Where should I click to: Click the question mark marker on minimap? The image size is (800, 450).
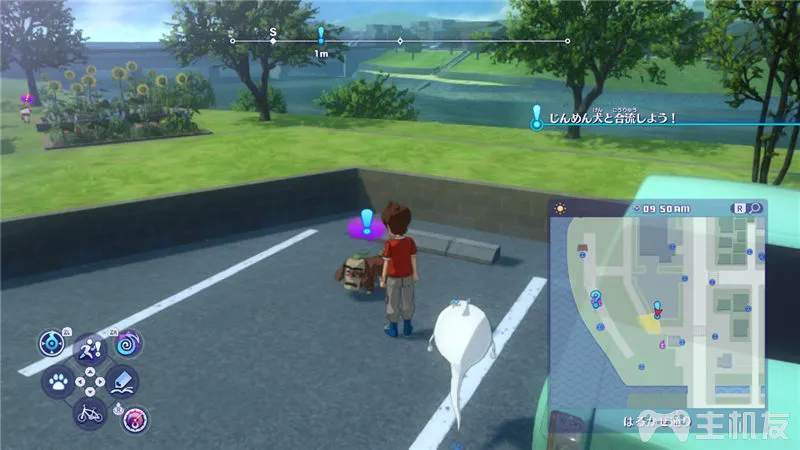click(x=596, y=295)
